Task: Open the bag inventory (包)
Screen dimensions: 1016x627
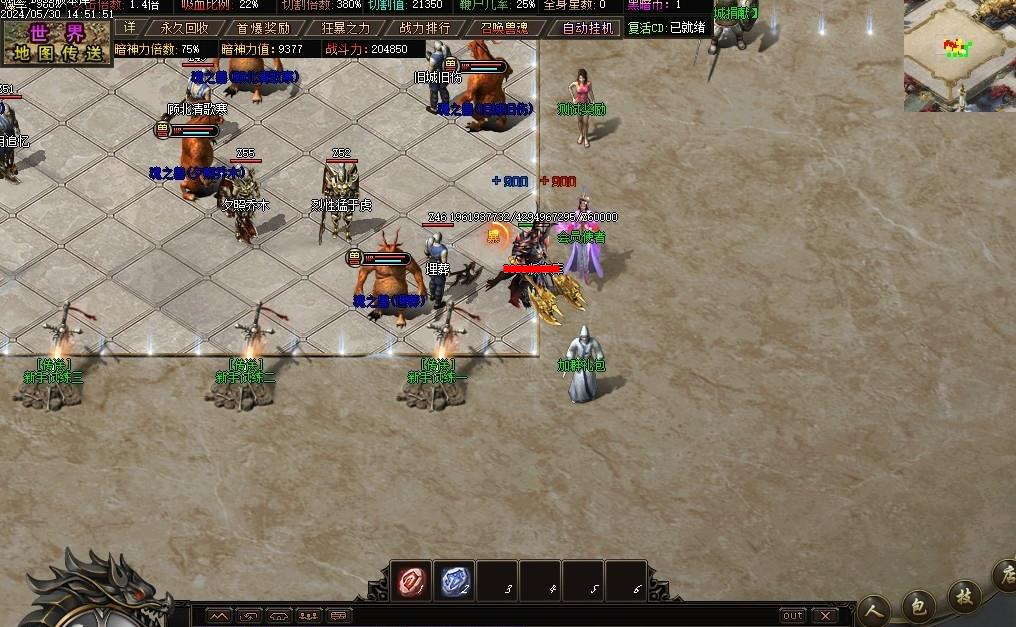Action: point(919,604)
